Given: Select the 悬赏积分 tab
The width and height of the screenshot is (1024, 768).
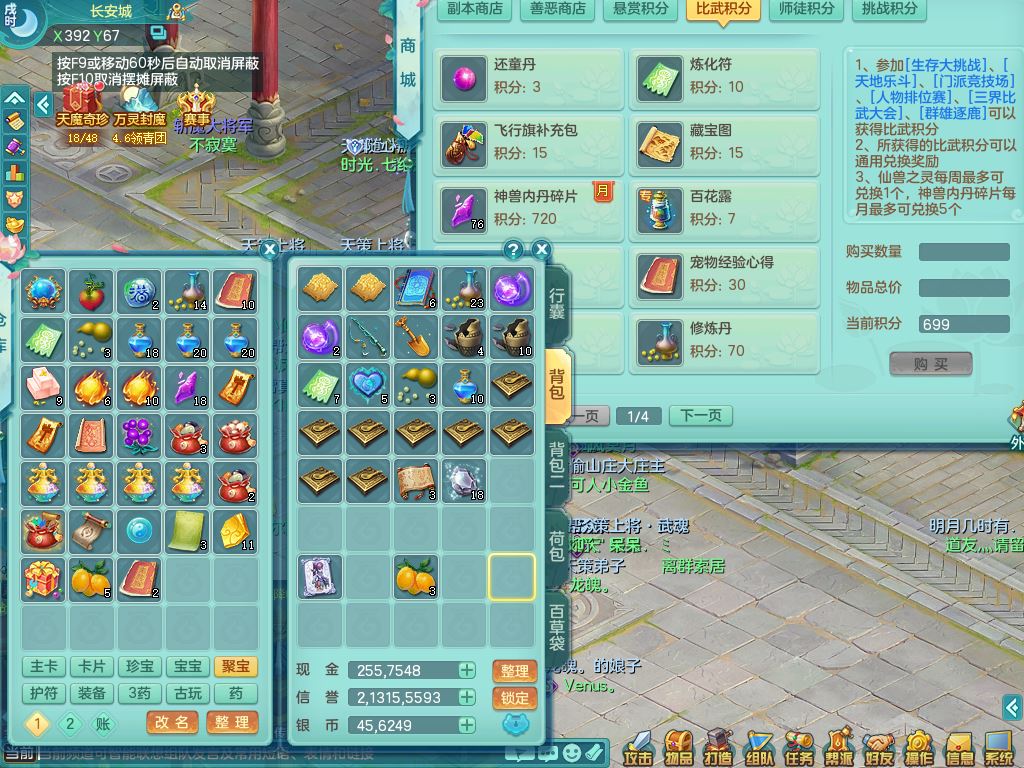Looking at the screenshot, I should (640, 9).
